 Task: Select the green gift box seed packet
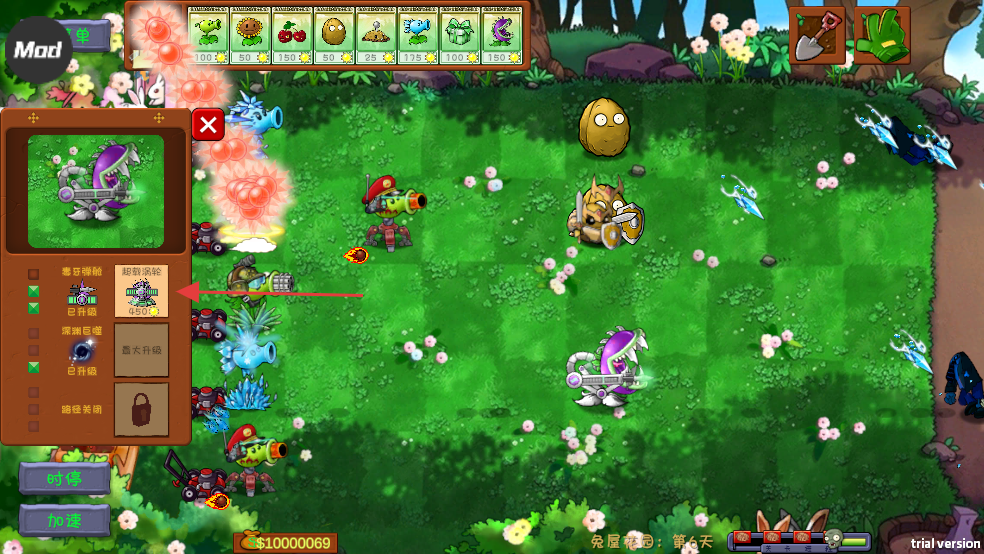tap(460, 36)
